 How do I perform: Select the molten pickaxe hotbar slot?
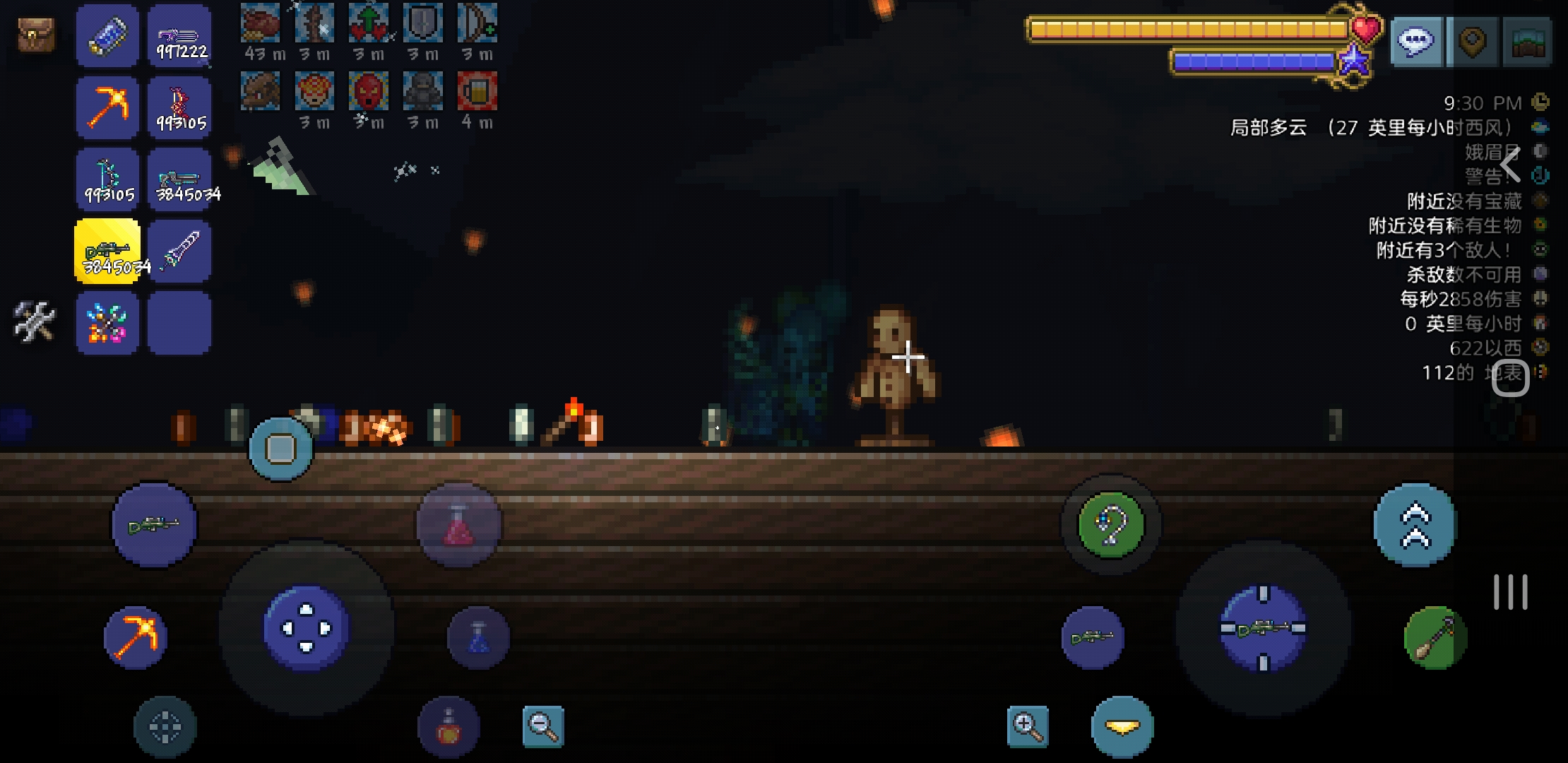pos(107,108)
